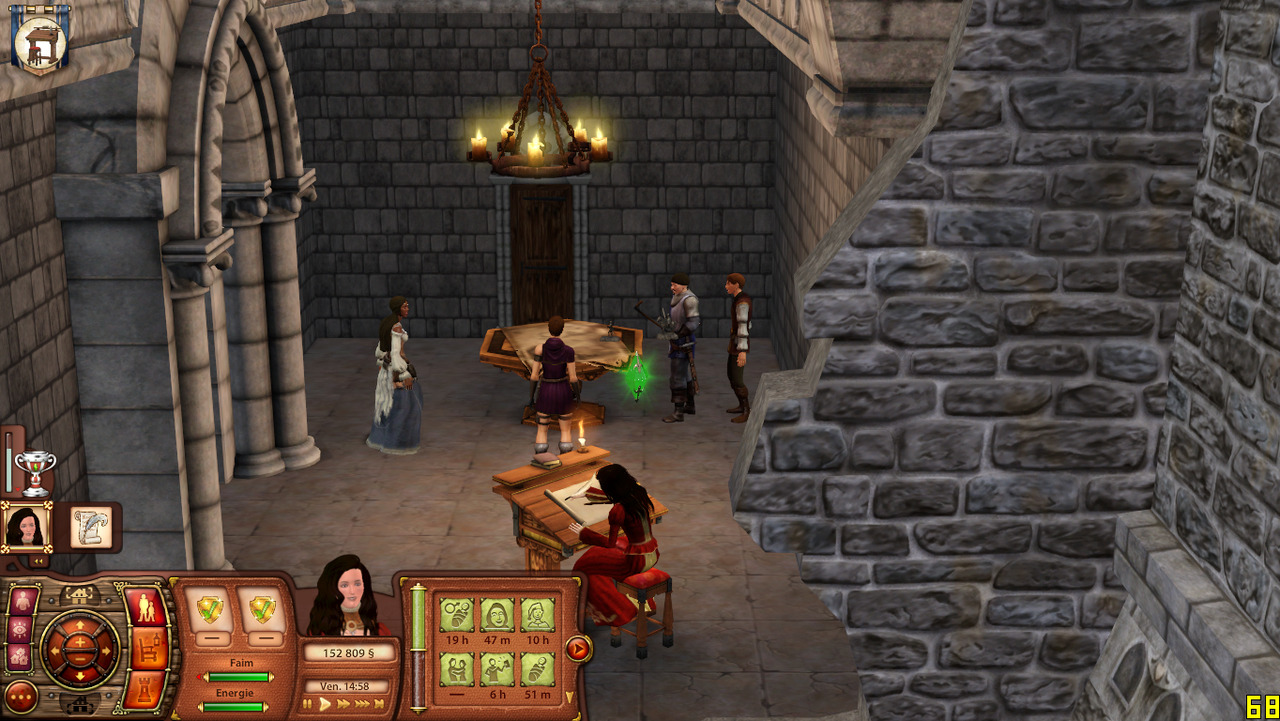Select the nightcap sleeper buff showing 10 h
The width and height of the screenshot is (1280, 721).
point(537,614)
